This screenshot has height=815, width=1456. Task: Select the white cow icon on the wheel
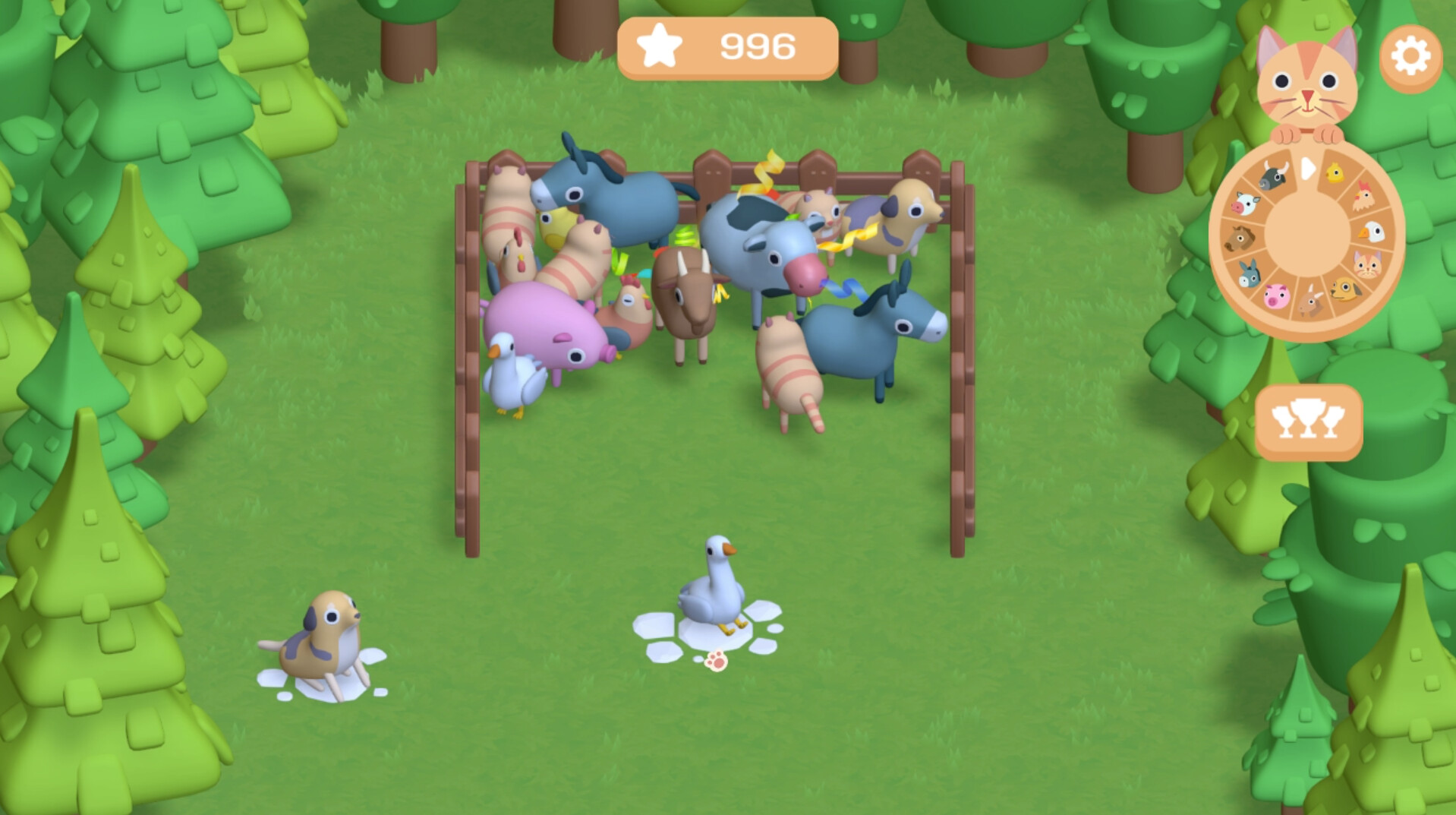coord(1246,204)
